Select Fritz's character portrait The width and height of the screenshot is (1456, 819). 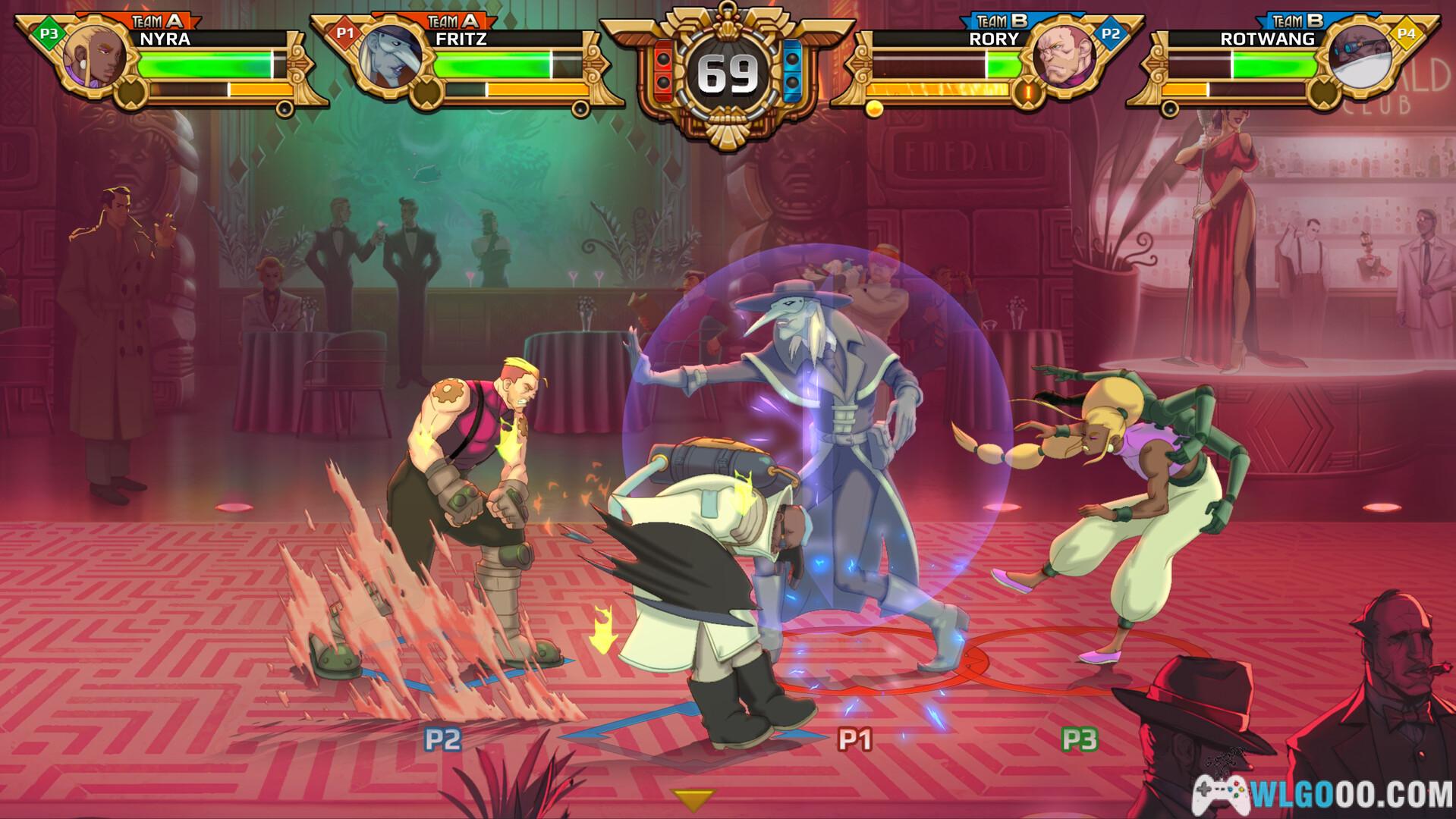[x=389, y=58]
